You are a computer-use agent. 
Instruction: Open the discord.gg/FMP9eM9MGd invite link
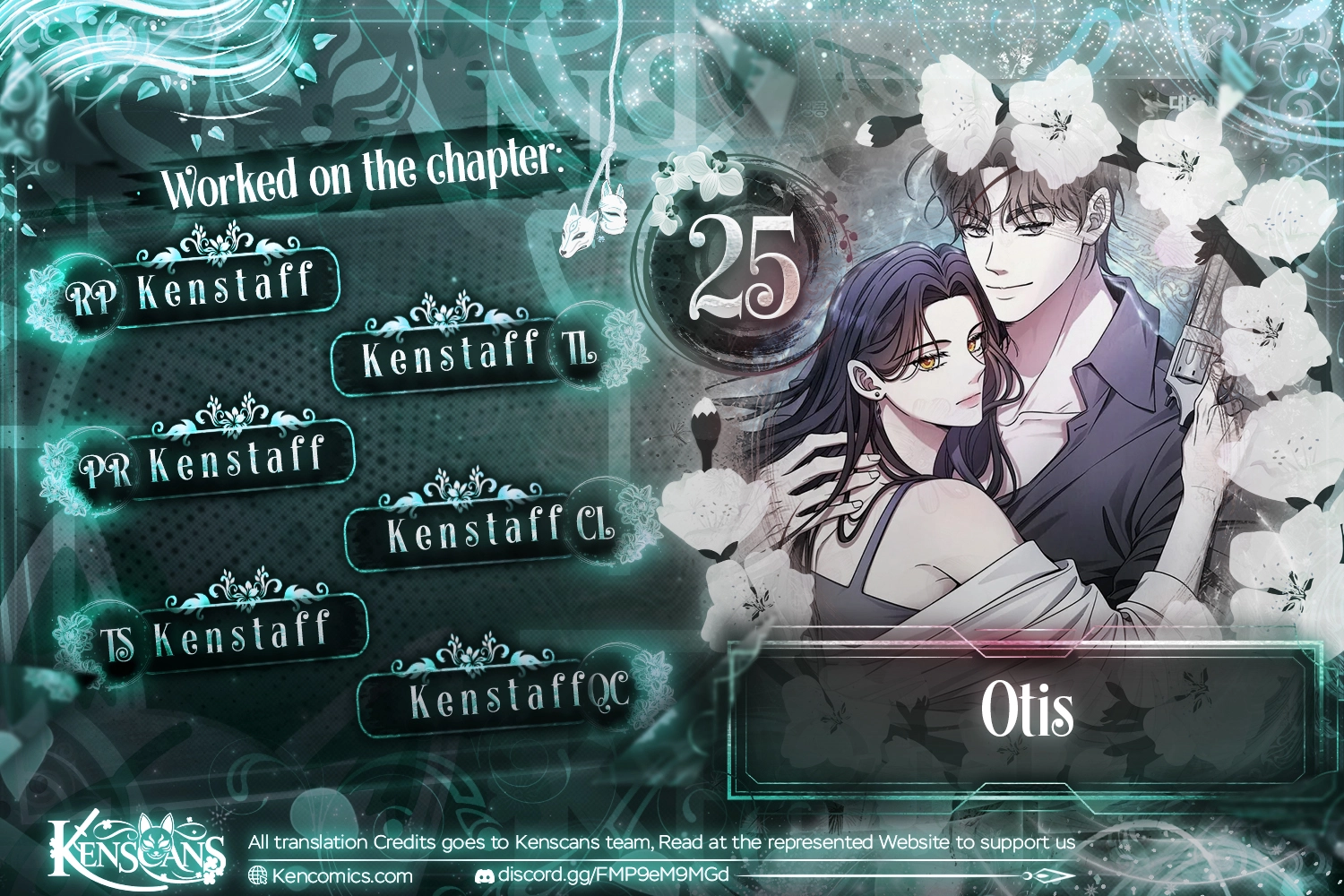click(612, 874)
